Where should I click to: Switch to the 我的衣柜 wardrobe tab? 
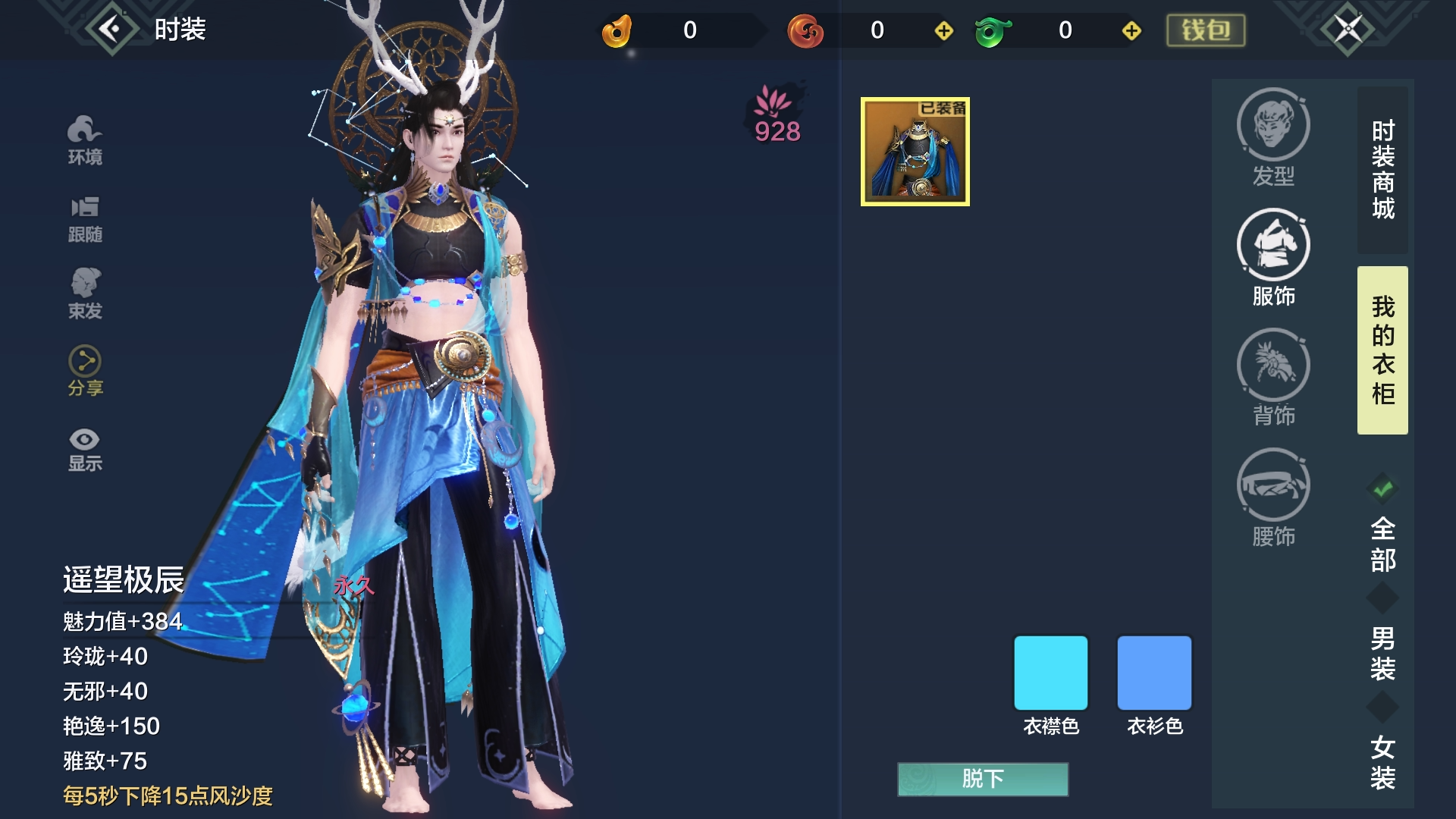pos(1382,350)
